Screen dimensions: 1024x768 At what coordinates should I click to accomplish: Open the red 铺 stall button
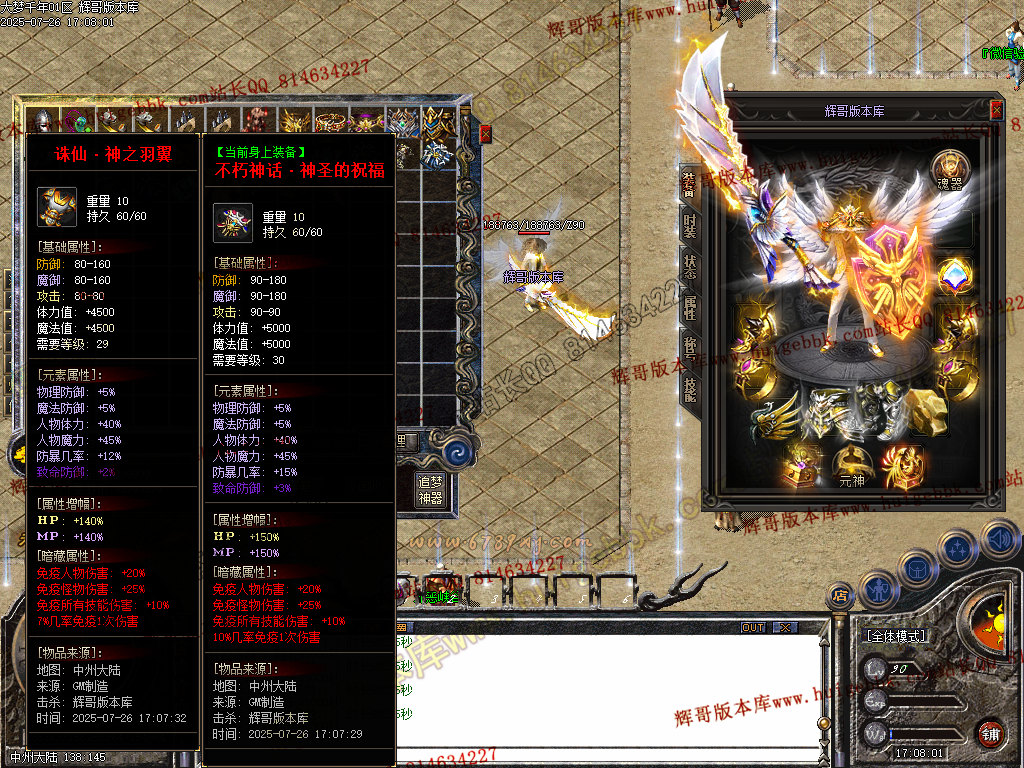(x=990, y=732)
